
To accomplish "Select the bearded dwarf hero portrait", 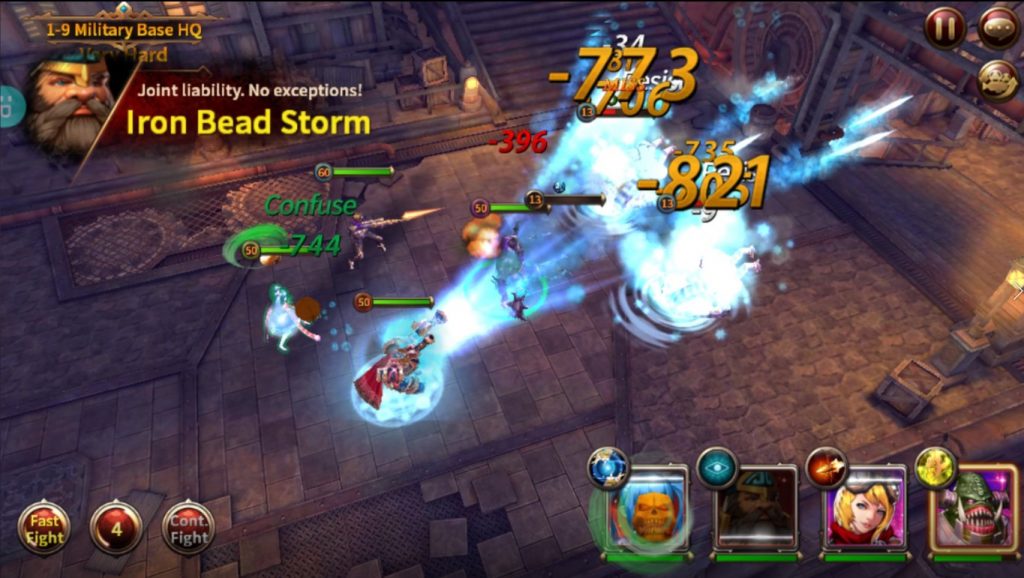I will tap(757, 510).
